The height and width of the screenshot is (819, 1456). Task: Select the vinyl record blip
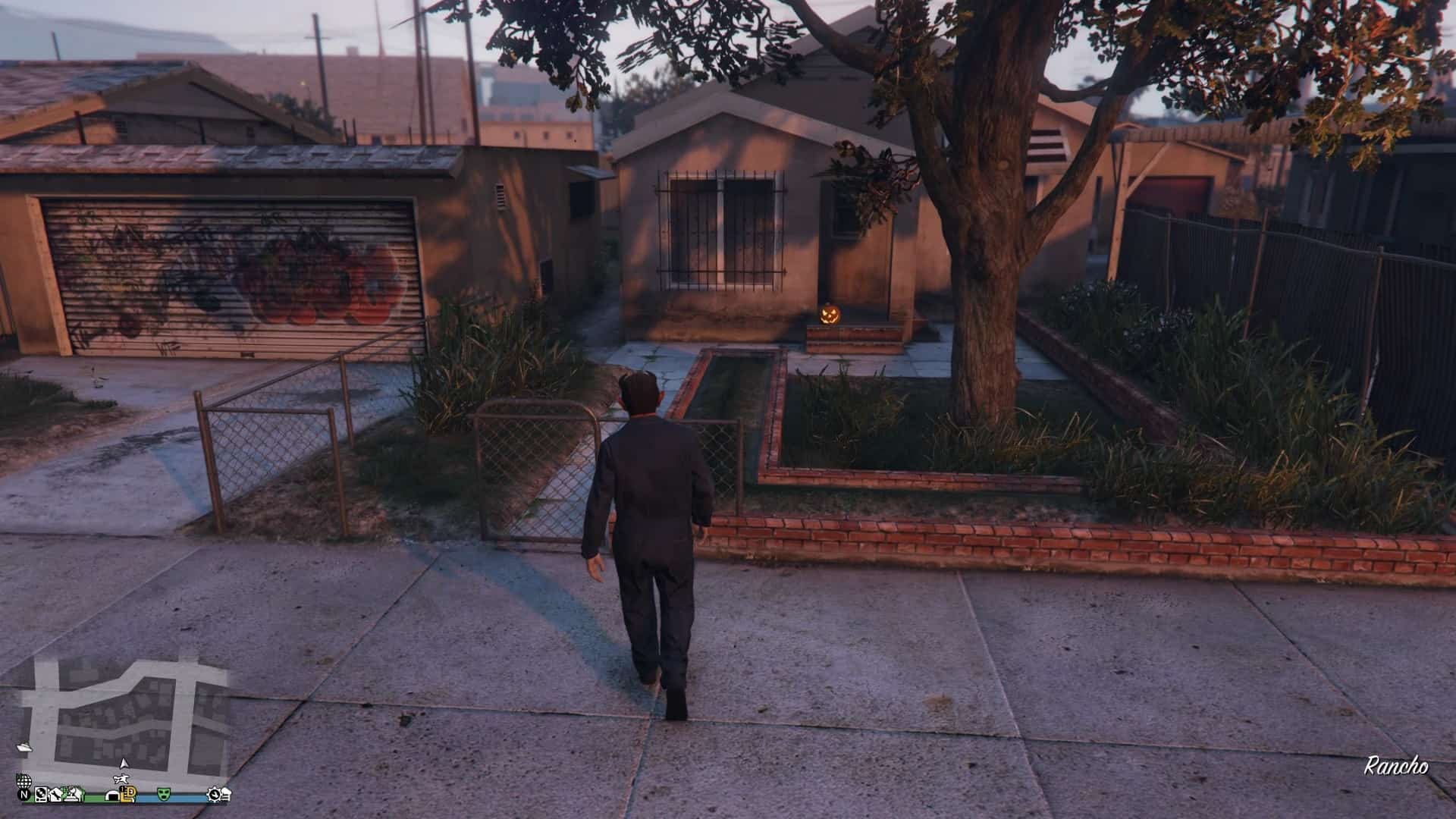[x=41, y=794]
